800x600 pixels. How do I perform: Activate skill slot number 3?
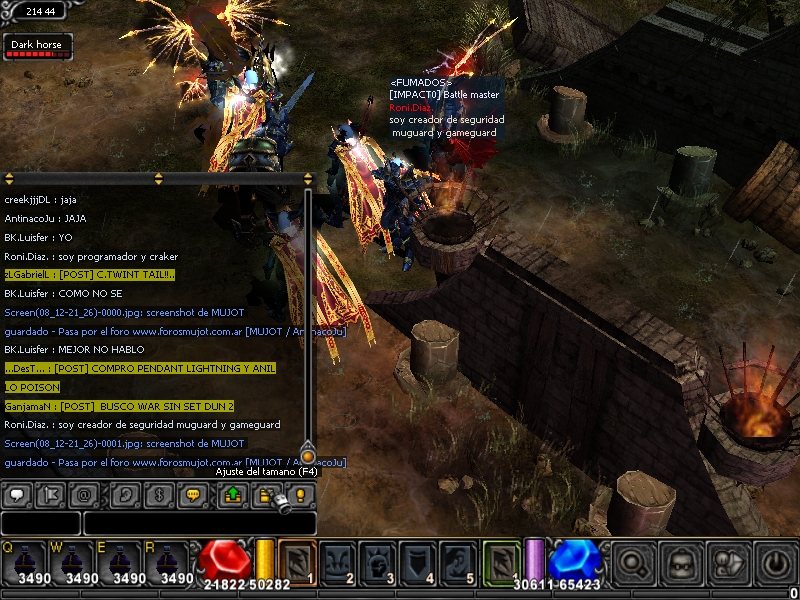[x=379, y=563]
